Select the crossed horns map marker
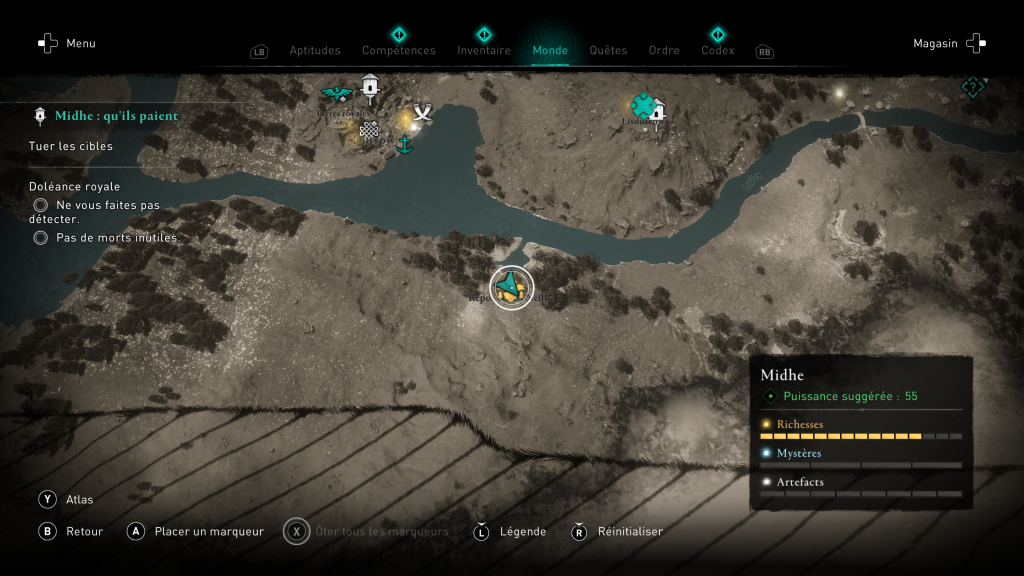Screen dimensions: 1024x576 click(x=423, y=112)
